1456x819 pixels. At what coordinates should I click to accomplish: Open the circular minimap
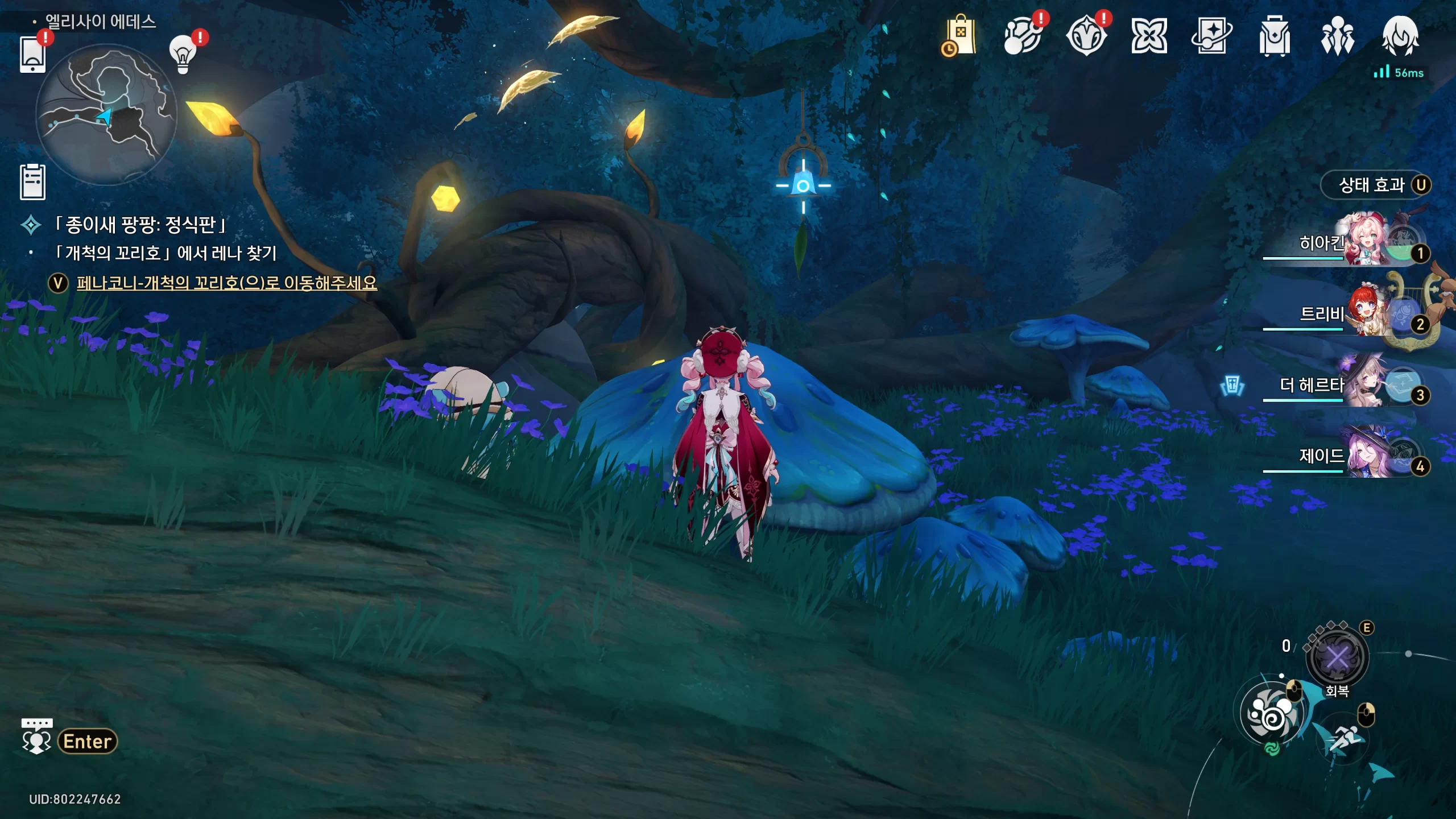coord(106,115)
